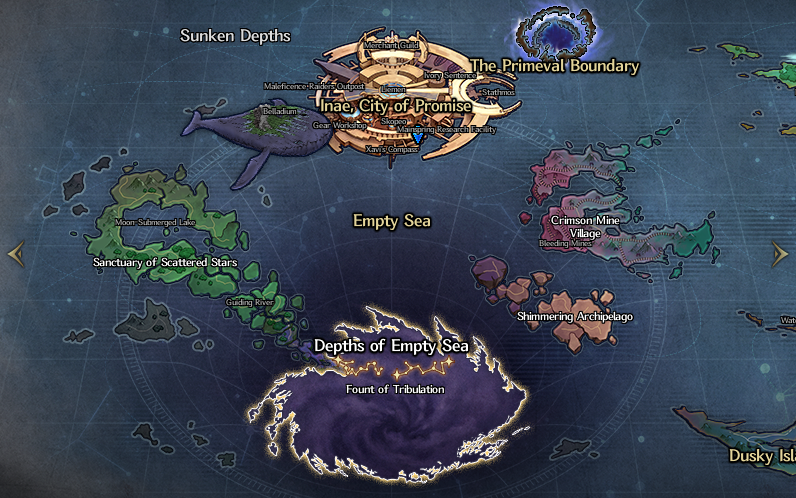796x498 pixels.
Task: Click the Empty Sea region label
Action: (x=392, y=220)
